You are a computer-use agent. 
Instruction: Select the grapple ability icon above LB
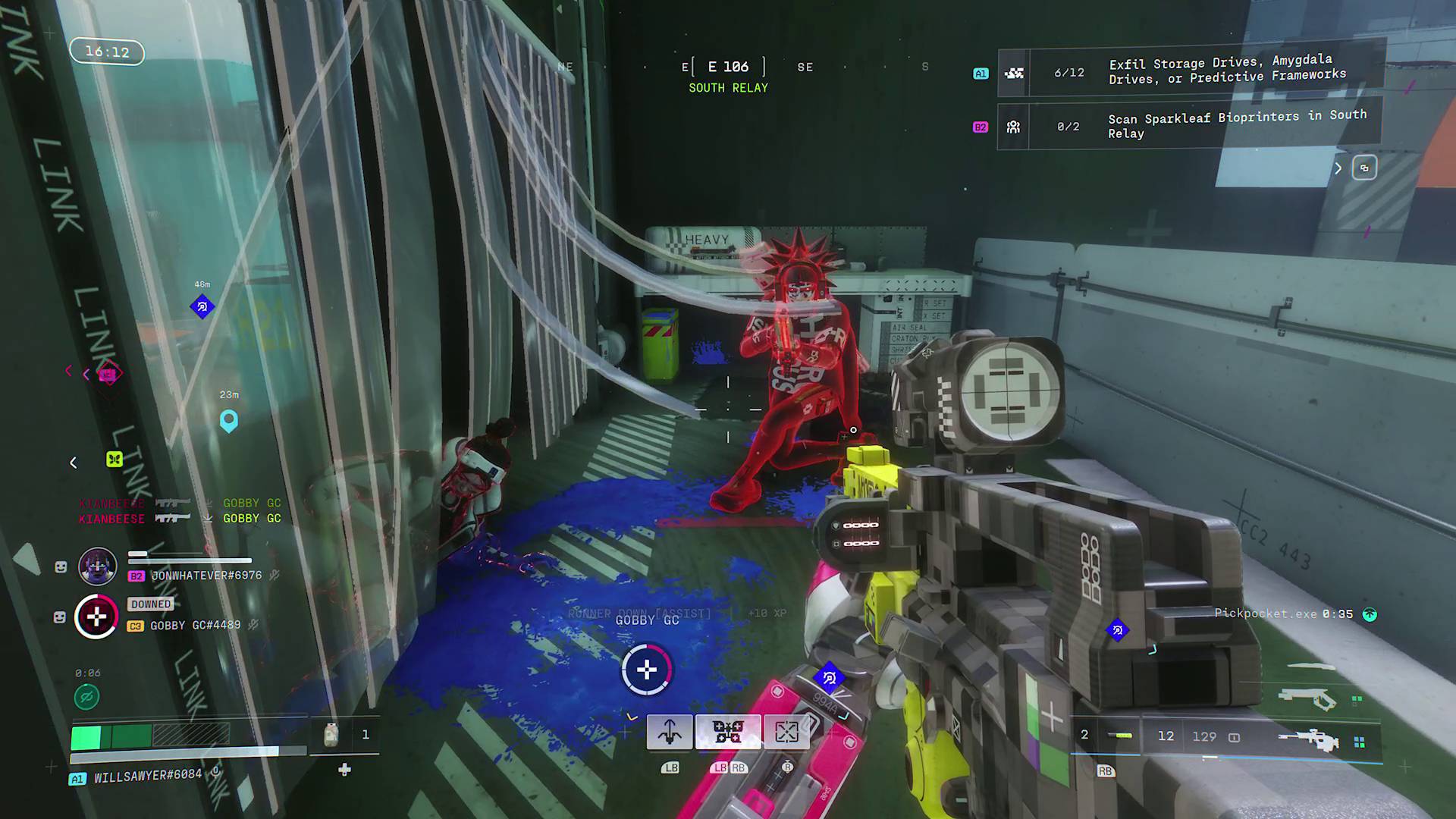click(669, 733)
